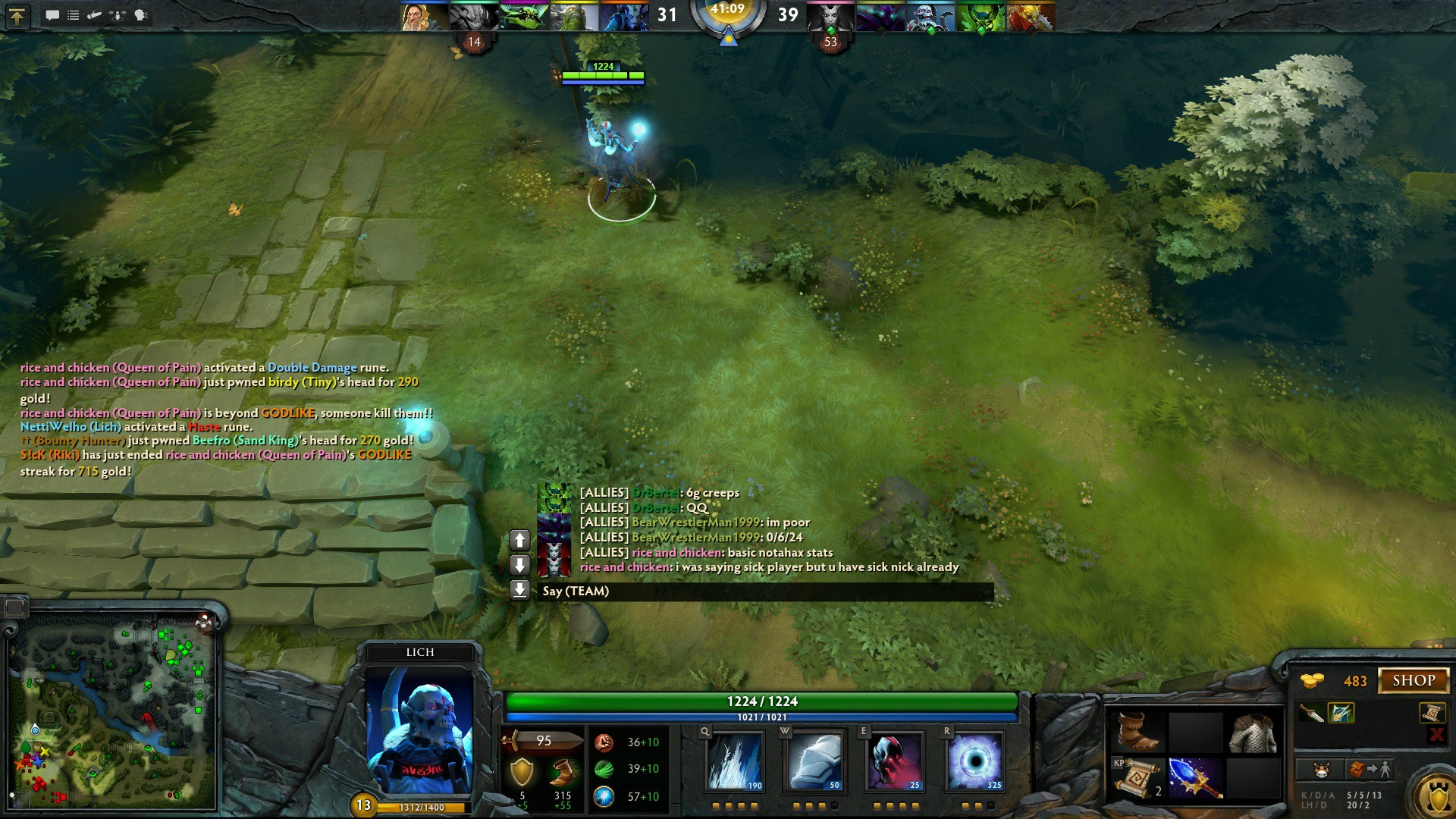Use the Town Portal Scroll item

tap(1137, 778)
